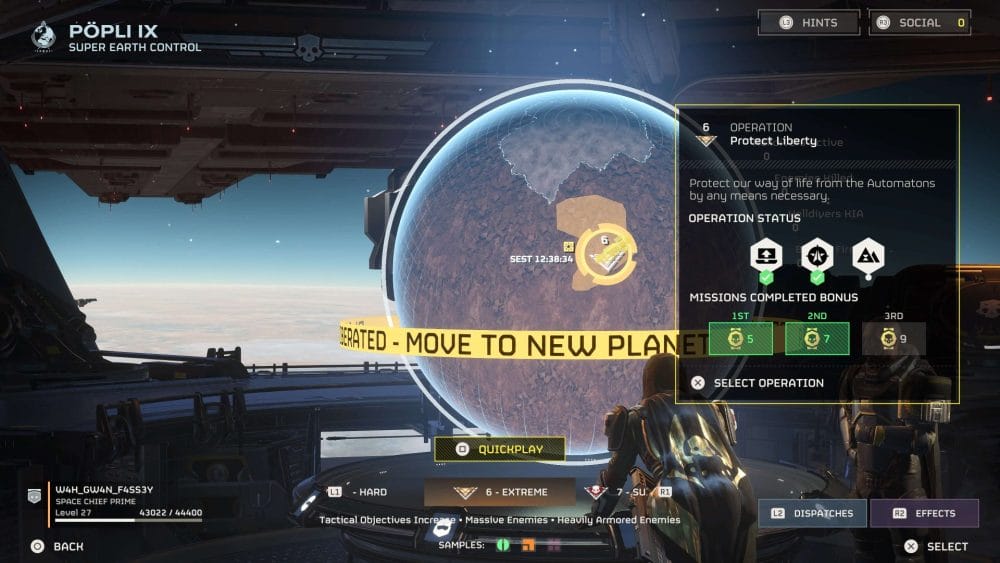The height and width of the screenshot is (563, 1000).
Task: Pick the second mission hexagon icon
Action: tap(817, 255)
